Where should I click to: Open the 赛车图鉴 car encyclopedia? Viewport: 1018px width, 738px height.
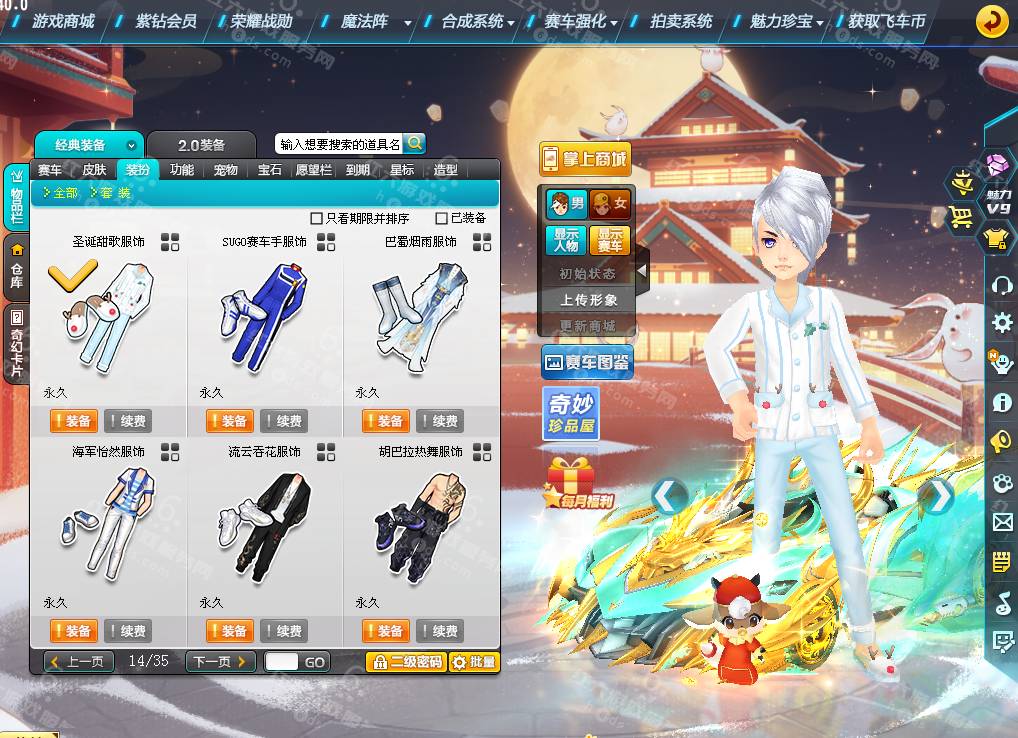[x=587, y=363]
